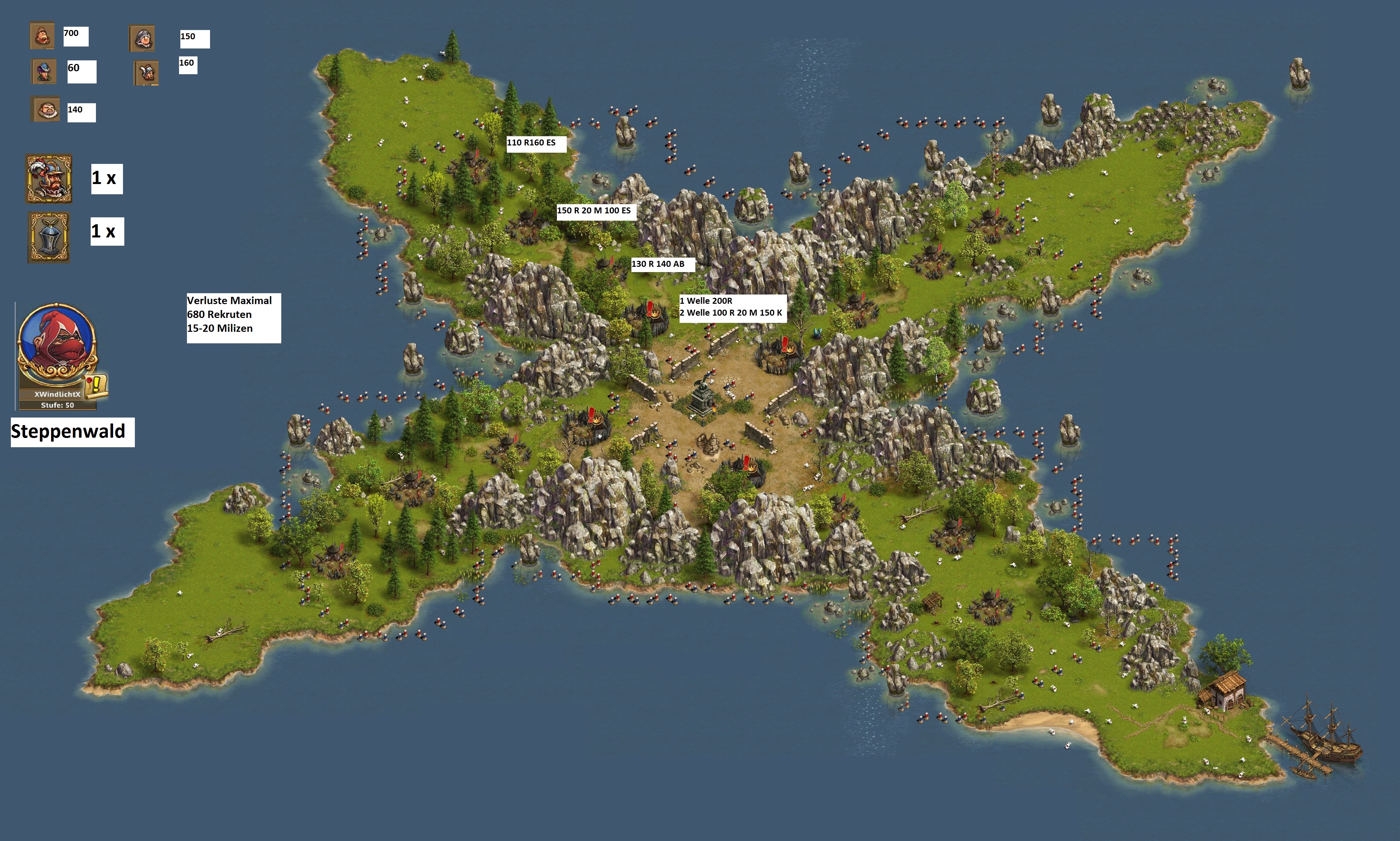Choose the plumed-helmet general portrait
This screenshot has width=1400, height=841.
pos(49,178)
